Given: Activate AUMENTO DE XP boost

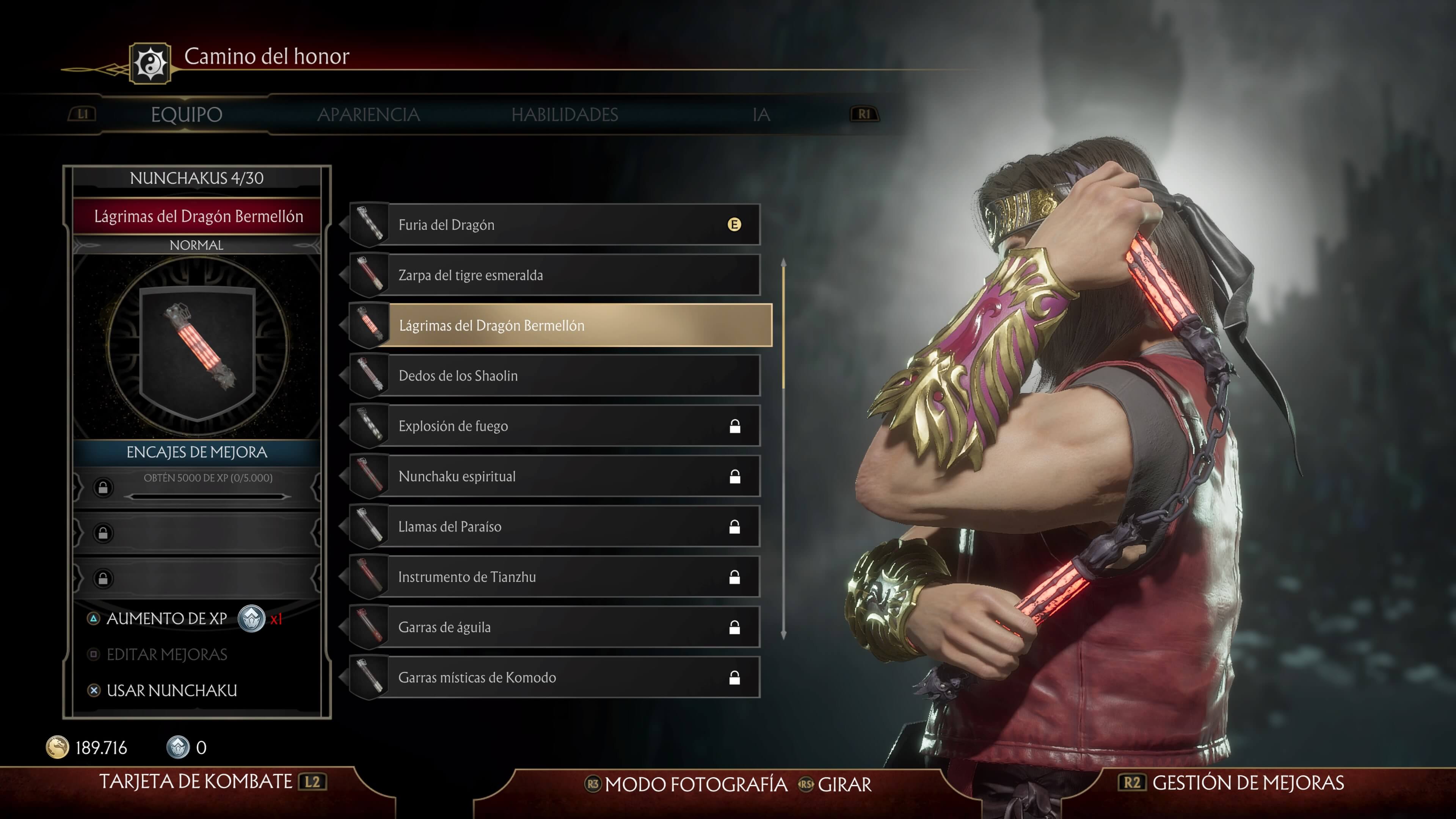Looking at the screenshot, I should point(167,619).
